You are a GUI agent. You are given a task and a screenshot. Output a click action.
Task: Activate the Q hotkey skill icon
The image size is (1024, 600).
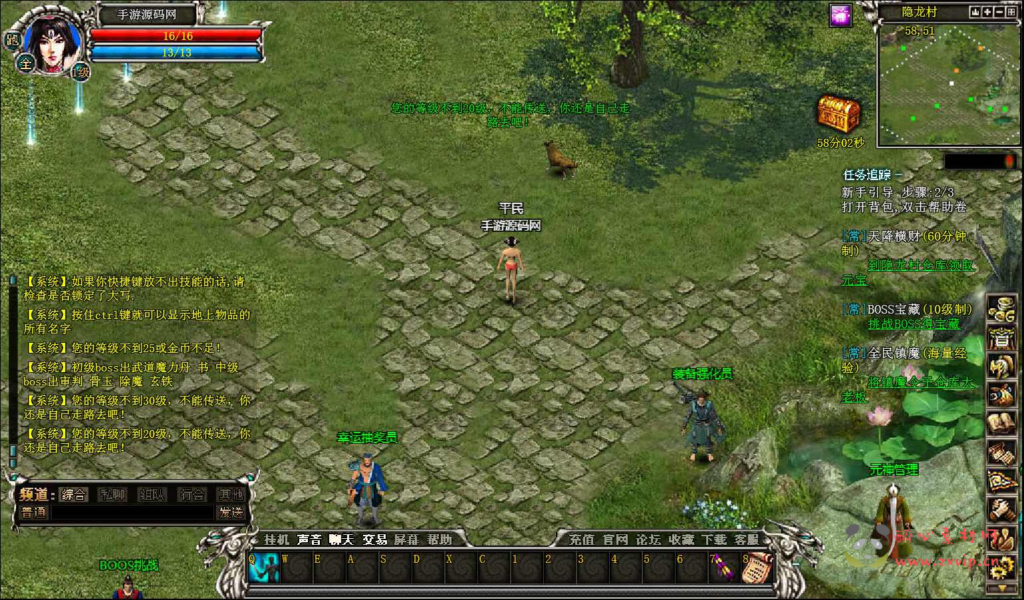pyautogui.click(x=265, y=568)
